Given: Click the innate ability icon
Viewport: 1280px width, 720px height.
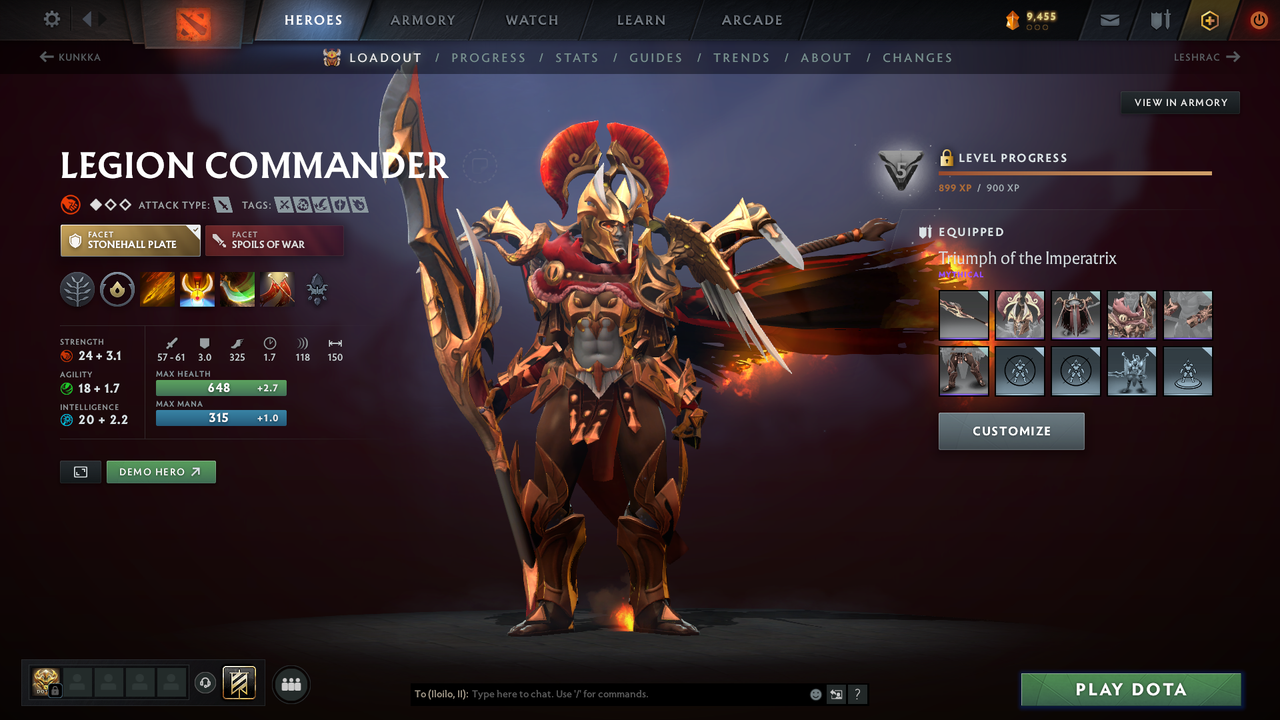Looking at the screenshot, I should point(118,289).
